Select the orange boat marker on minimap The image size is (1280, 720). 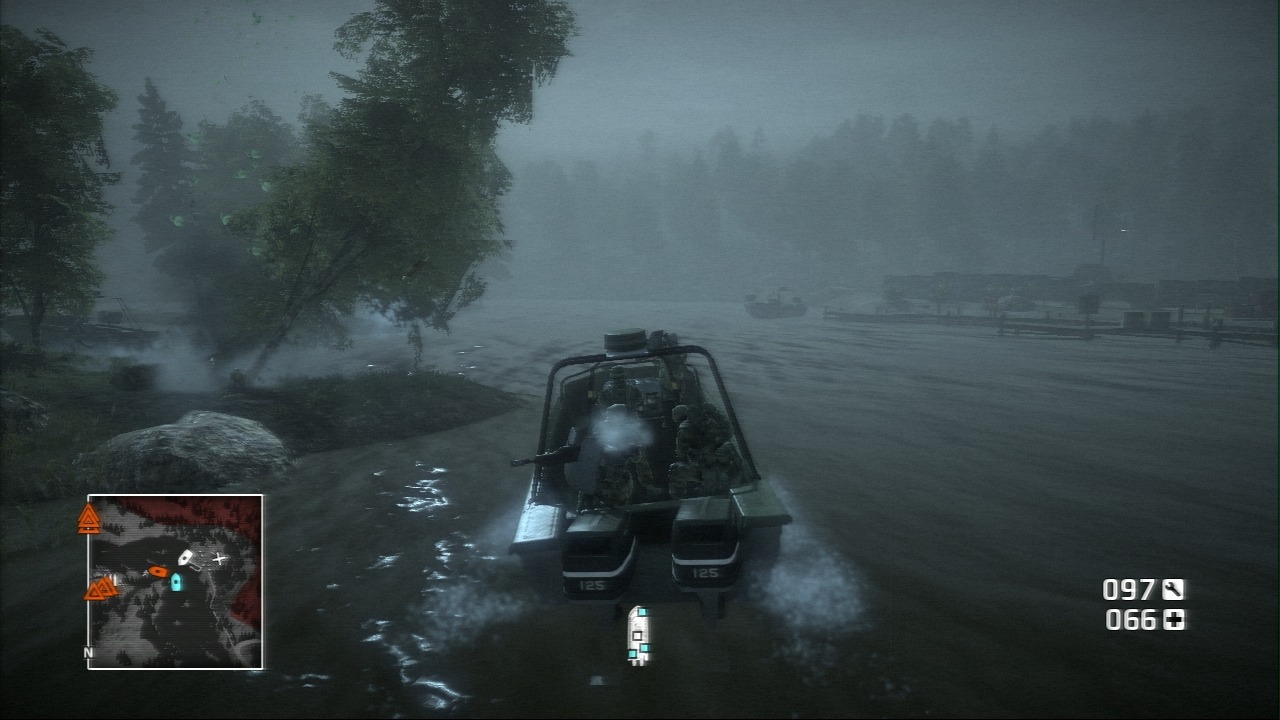coord(157,571)
